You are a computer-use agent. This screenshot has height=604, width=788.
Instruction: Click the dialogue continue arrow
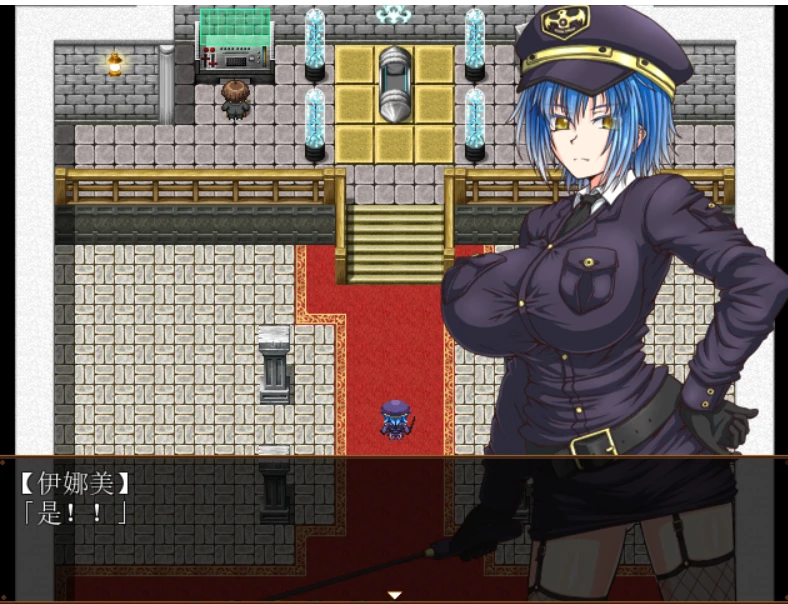[x=394, y=594]
